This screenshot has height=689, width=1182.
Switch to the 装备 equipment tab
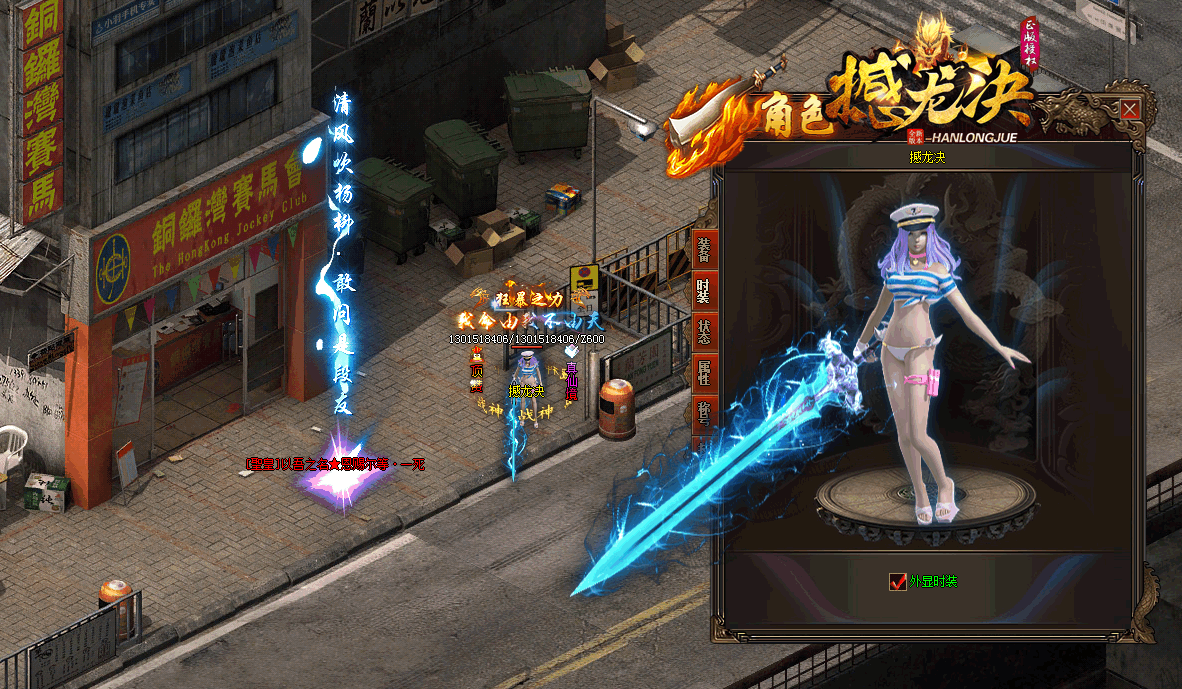click(x=703, y=250)
